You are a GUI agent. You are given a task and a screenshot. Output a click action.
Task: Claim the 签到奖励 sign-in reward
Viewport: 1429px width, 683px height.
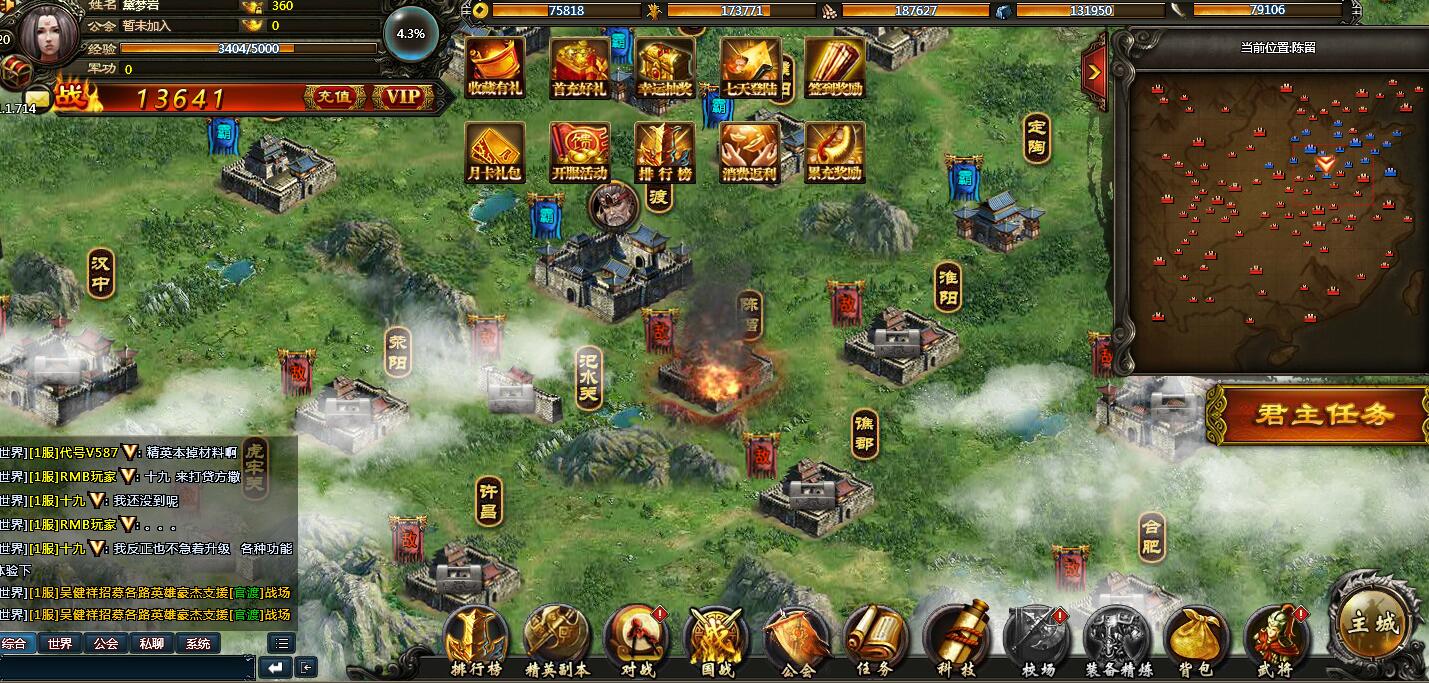pos(834,66)
